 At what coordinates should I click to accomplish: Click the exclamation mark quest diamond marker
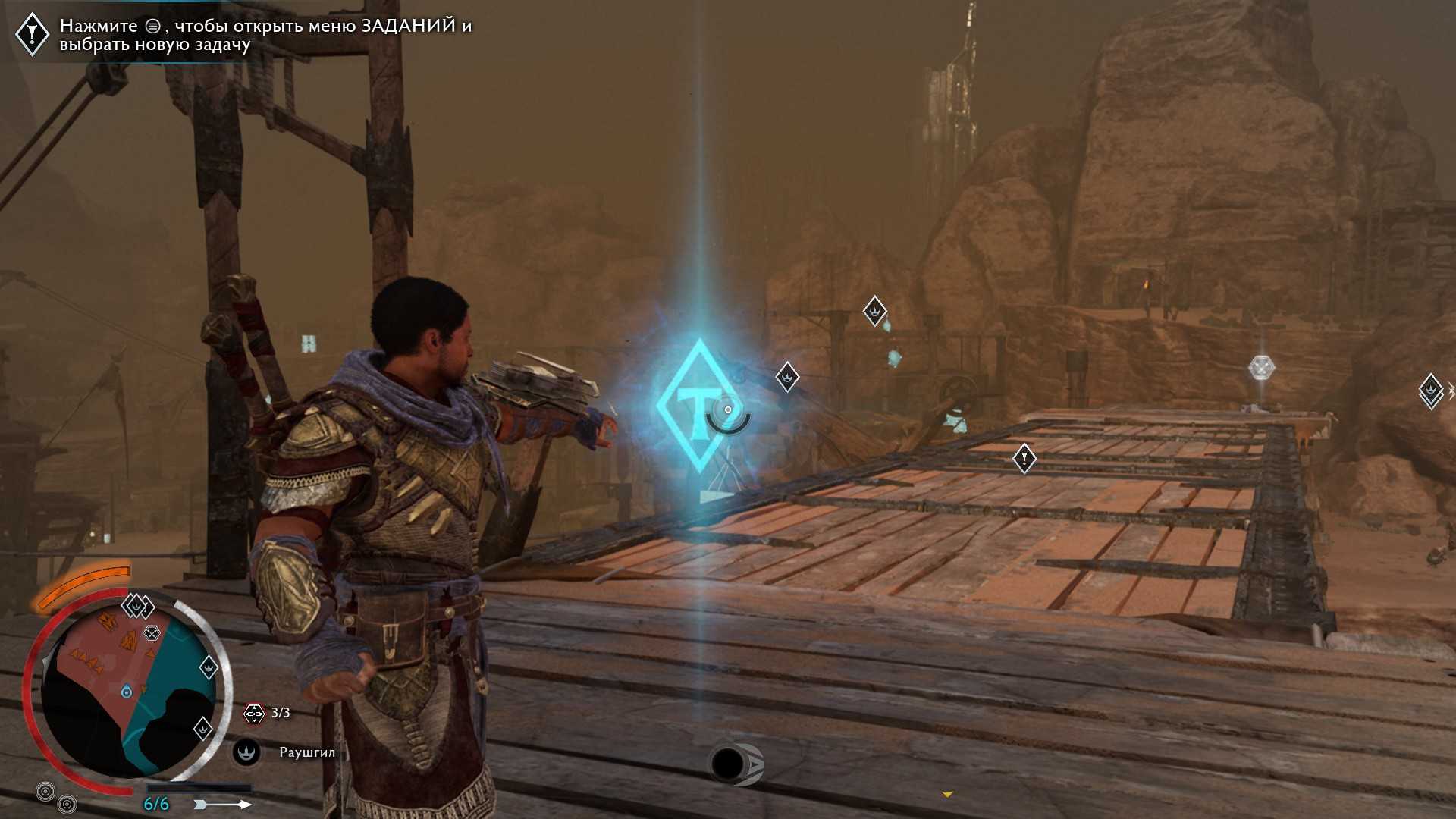point(1025,459)
